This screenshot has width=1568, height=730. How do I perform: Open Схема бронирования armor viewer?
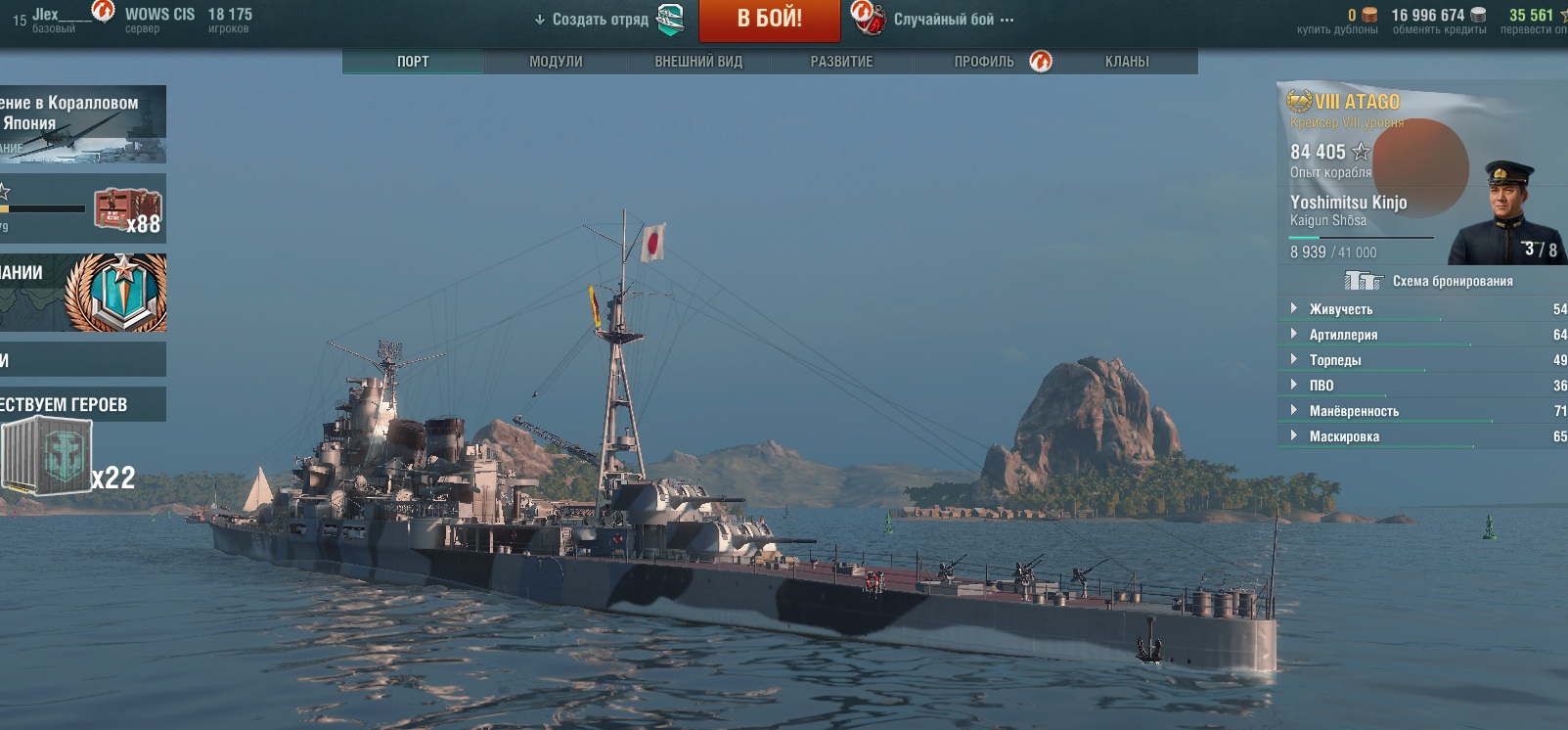(1452, 281)
